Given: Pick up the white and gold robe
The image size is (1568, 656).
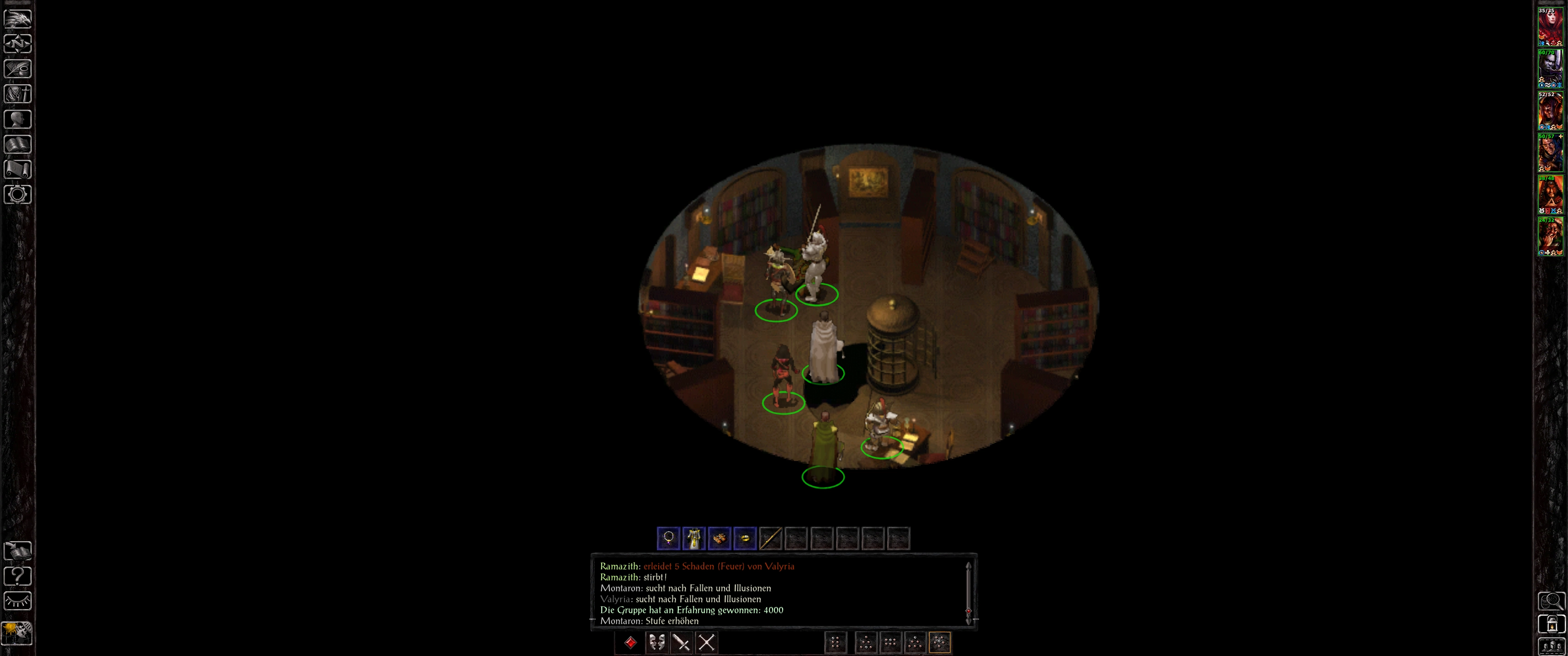Looking at the screenshot, I should (x=694, y=538).
